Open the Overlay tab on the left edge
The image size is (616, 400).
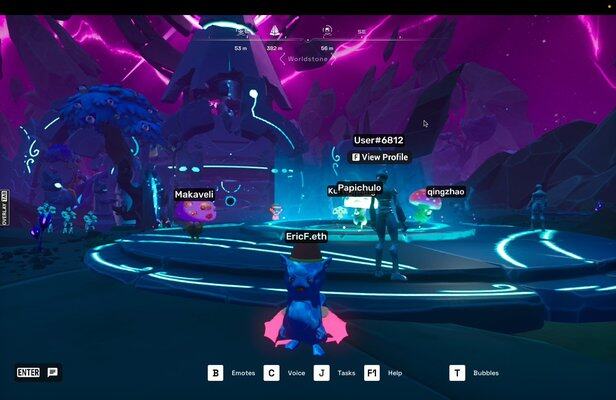[5, 209]
